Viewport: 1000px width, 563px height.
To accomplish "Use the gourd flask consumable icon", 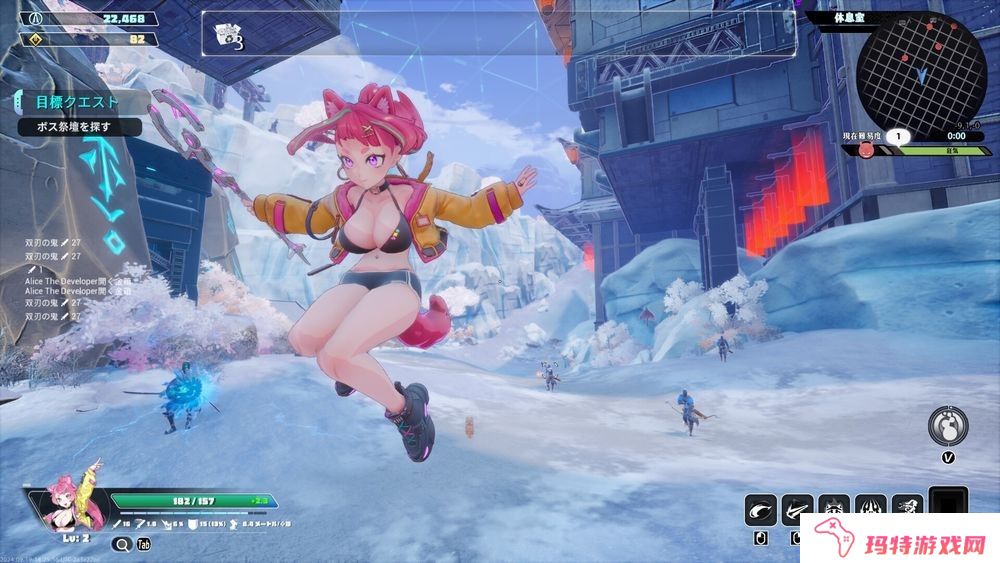I will click(x=946, y=425).
